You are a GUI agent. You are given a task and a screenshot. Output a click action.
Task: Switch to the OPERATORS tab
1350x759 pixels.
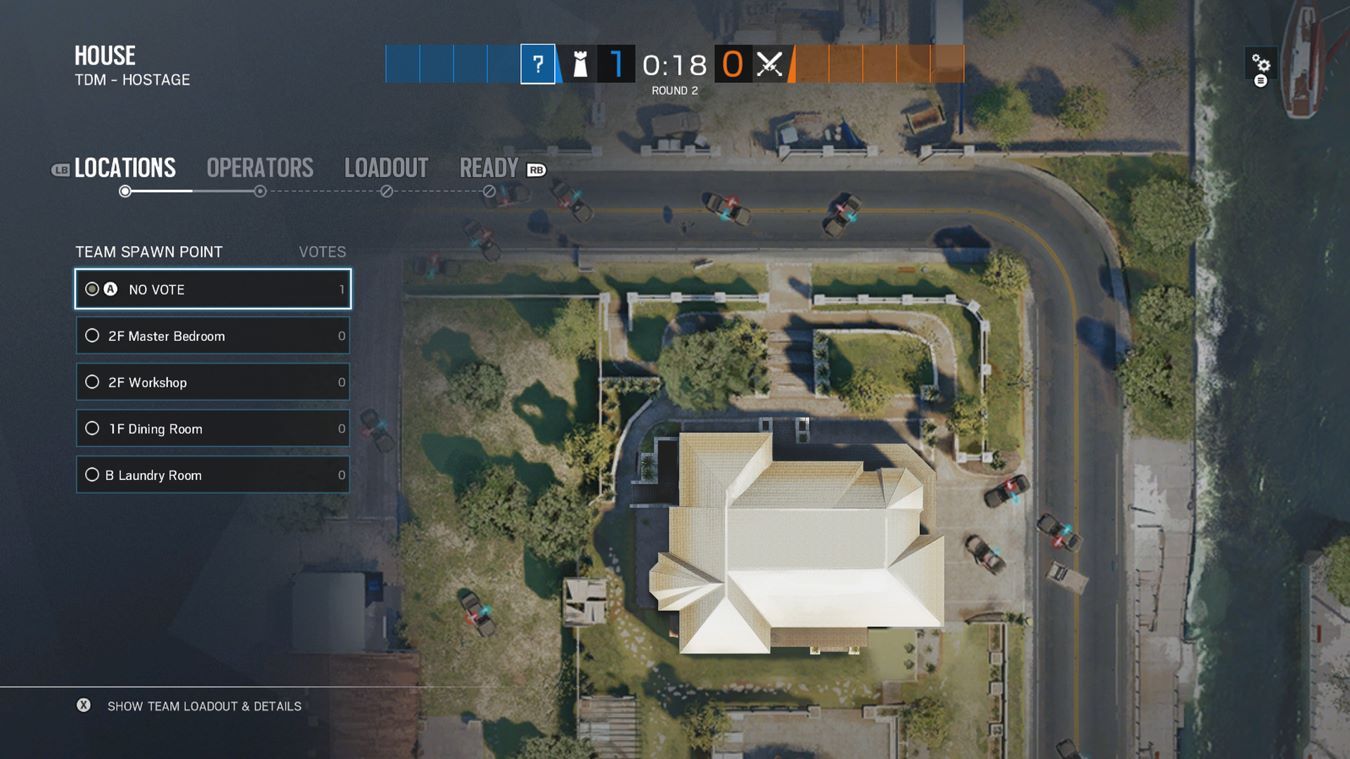[259, 167]
